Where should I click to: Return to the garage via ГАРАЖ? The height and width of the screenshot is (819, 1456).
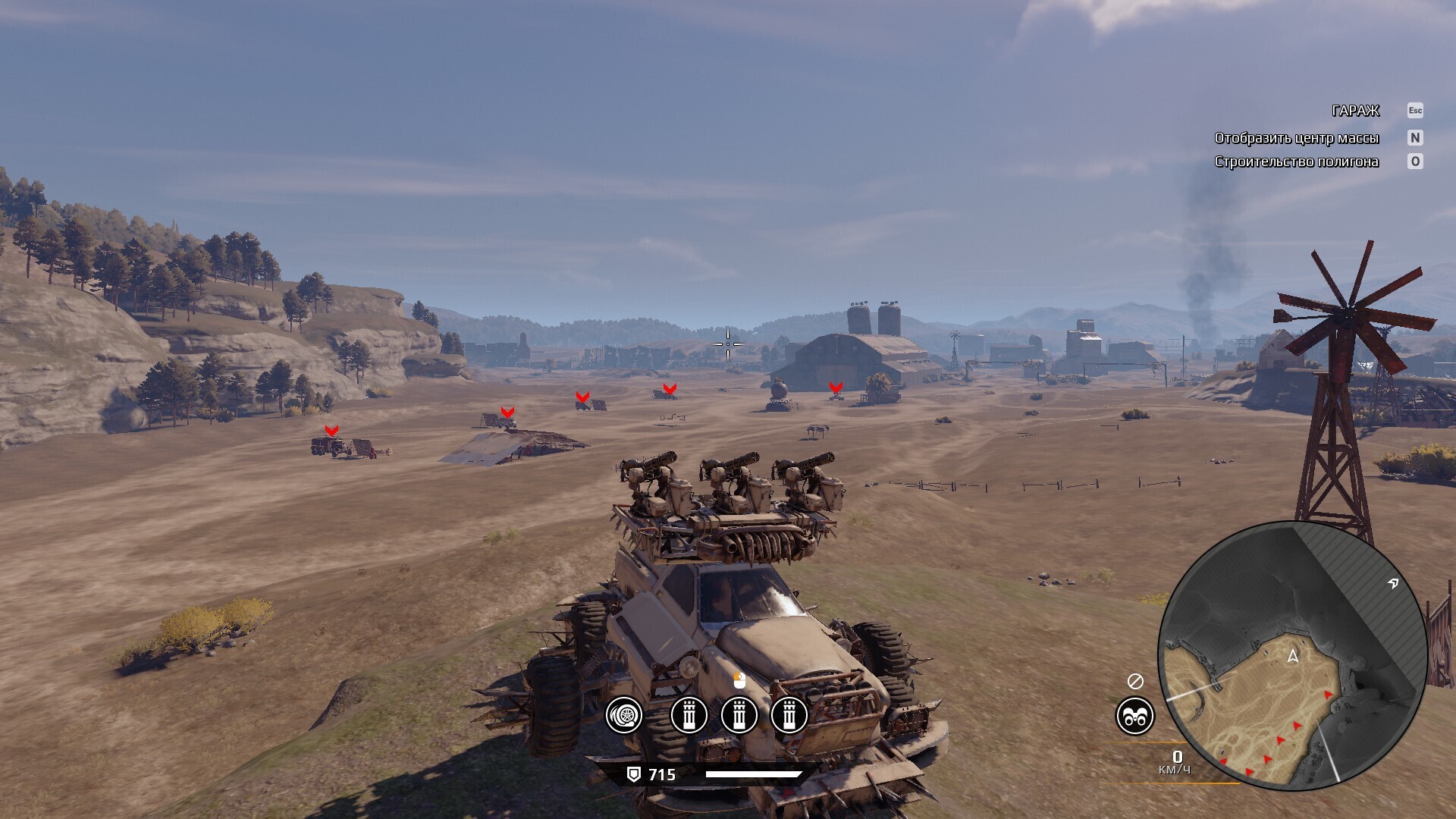[x=1355, y=111]
